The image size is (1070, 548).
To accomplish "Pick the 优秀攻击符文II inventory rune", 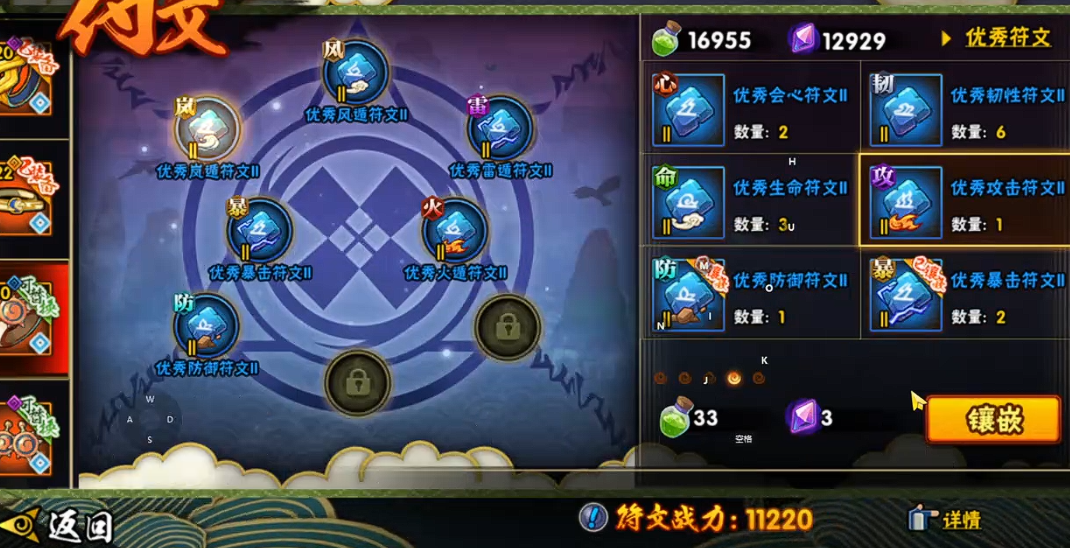I will (905, 202).
